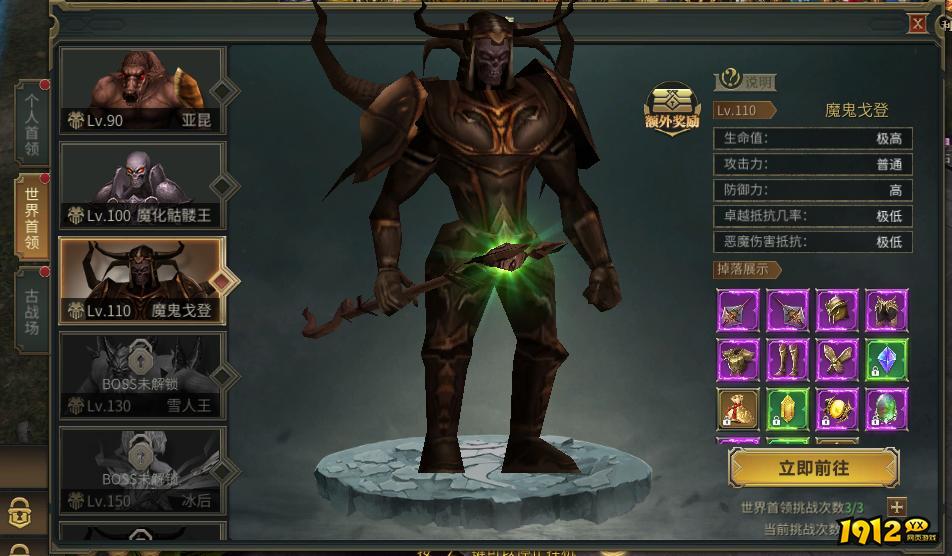Select the Lv.90 亚昆 boss entry
The height and width of the screenshot is (556, 952).
[x=142, y=92]
